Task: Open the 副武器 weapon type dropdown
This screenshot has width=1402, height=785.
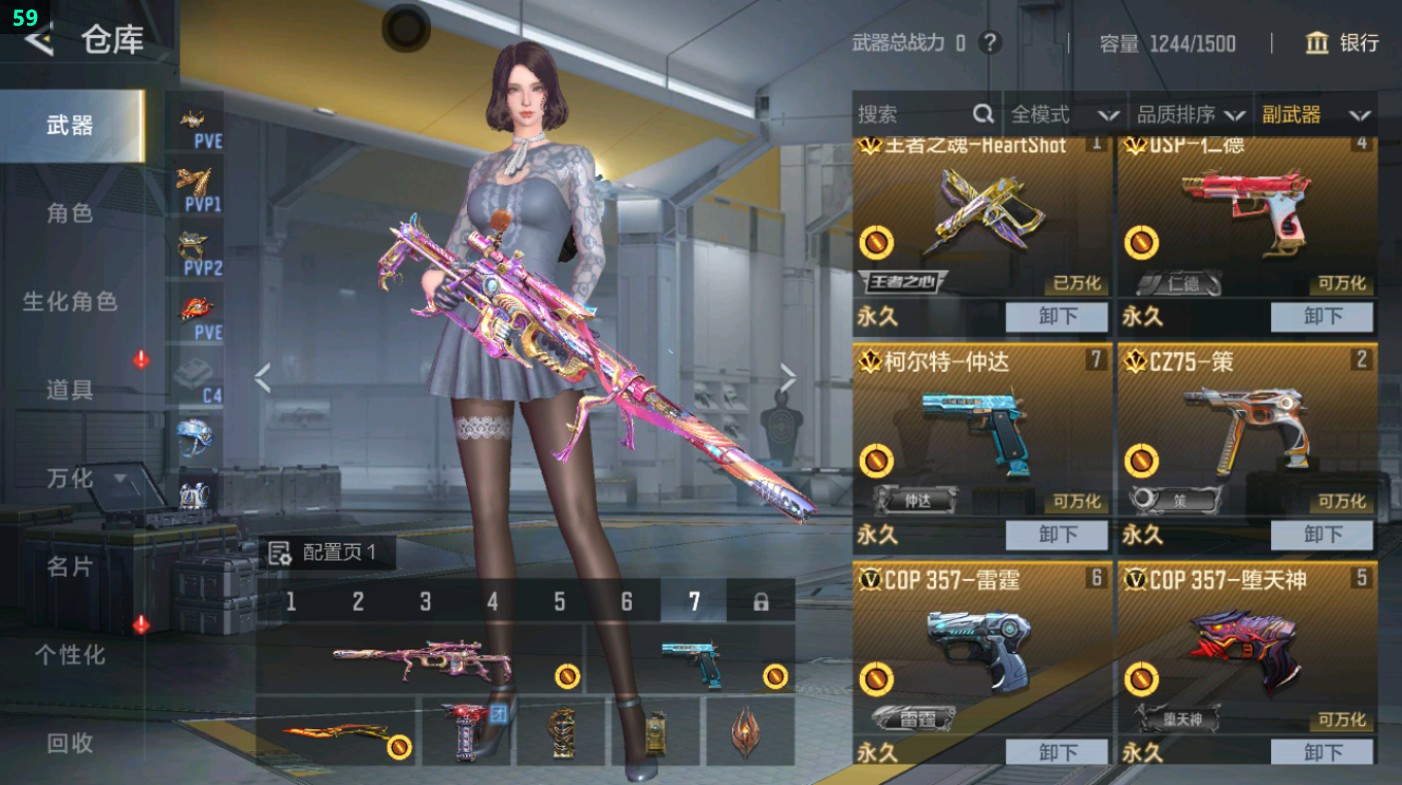Action: point(1315,115)
